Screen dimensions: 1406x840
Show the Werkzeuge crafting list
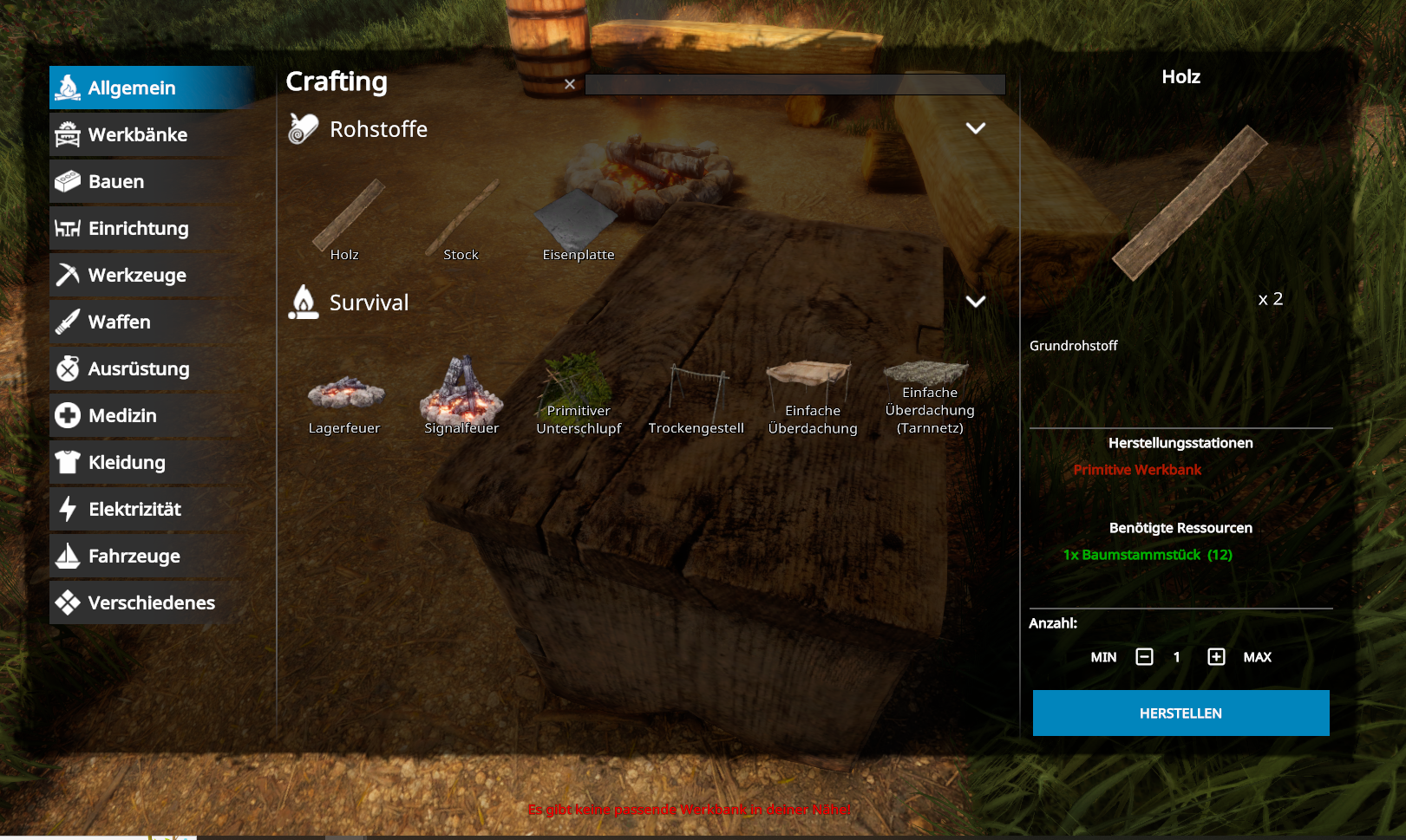(137, 276)
